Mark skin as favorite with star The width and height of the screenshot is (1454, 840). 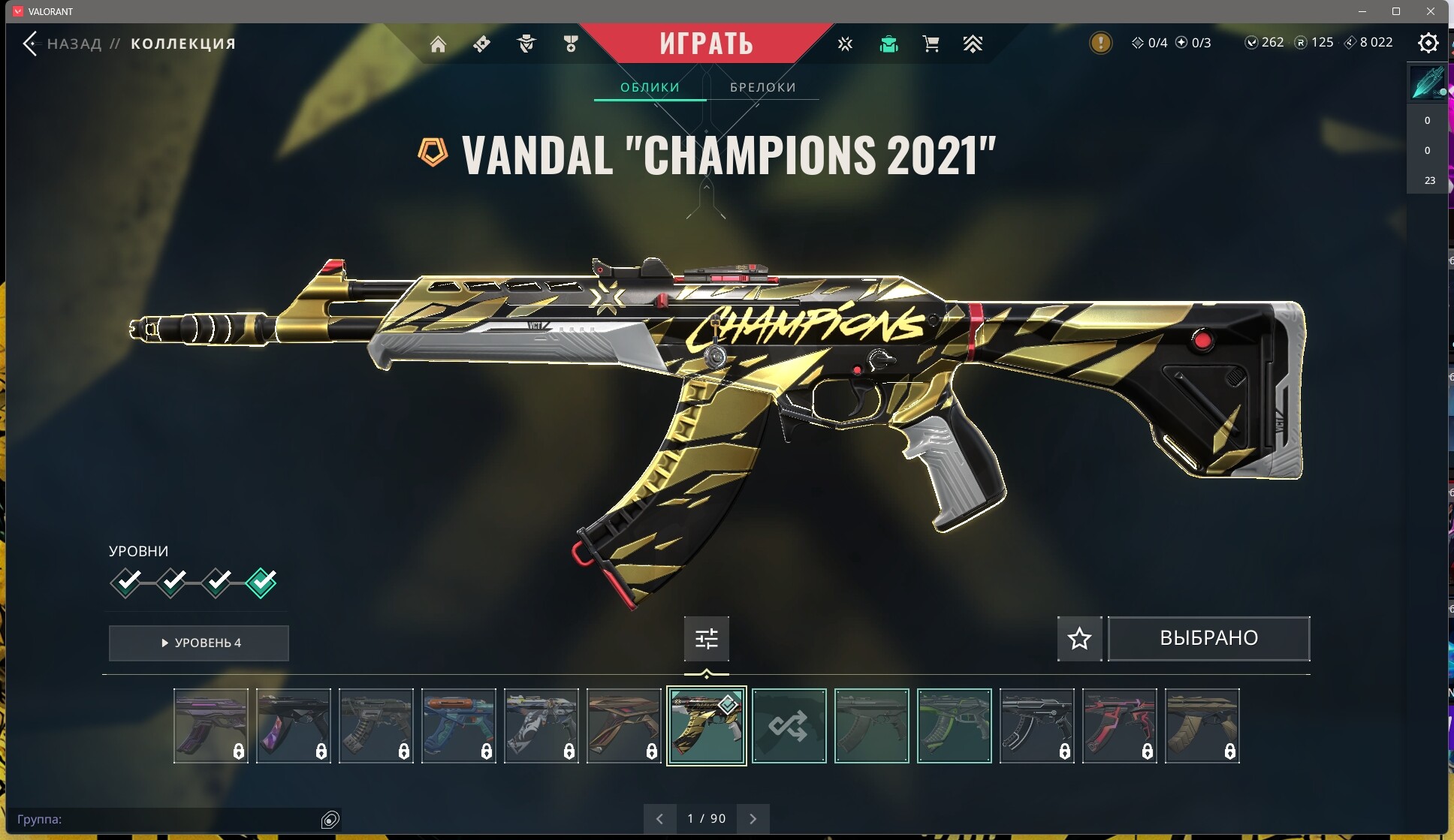coord(1079,639)
